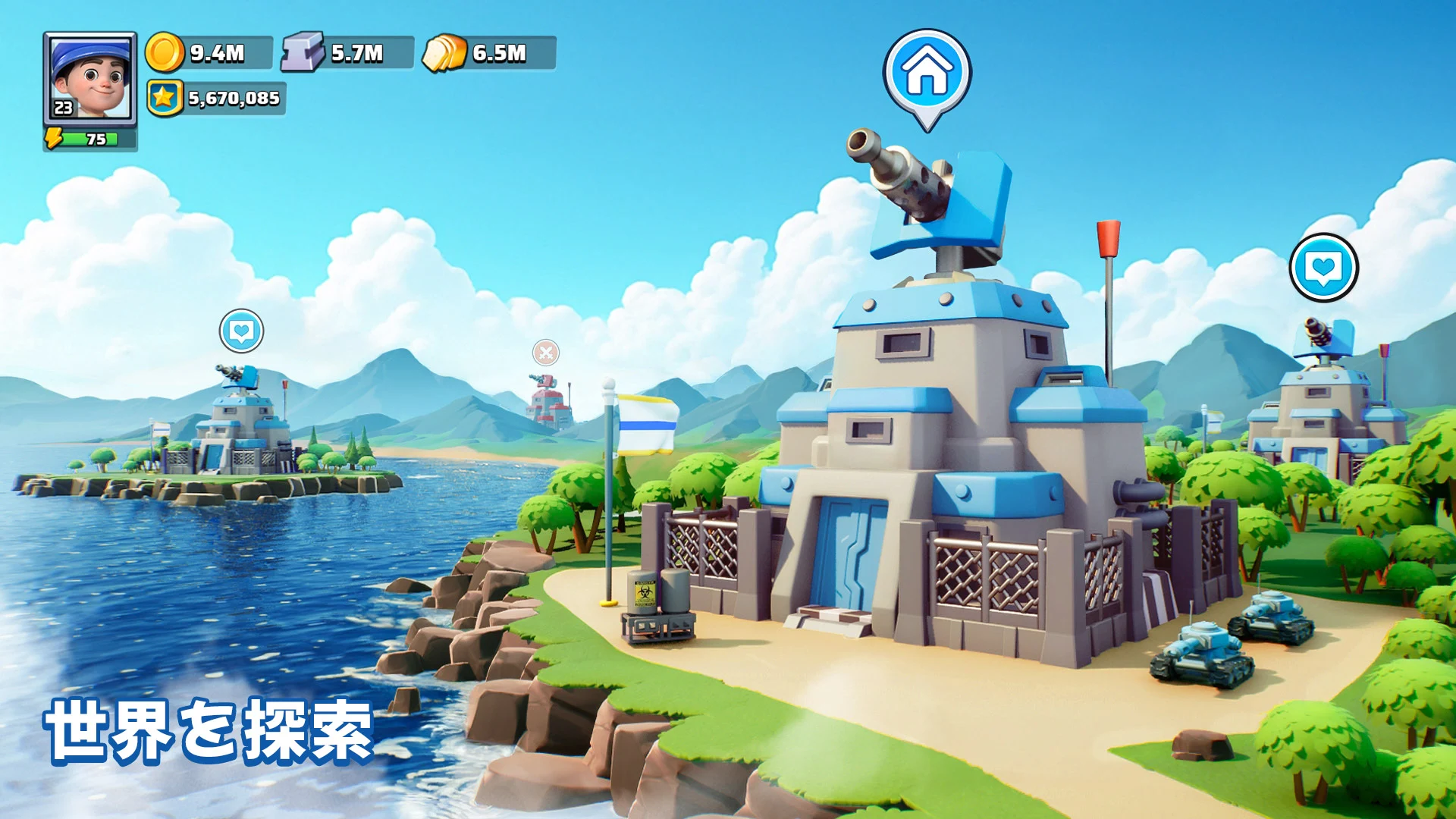Viewport: 1456px width, 819px height.
Task: Open the player profile portrait
Action: [x=89, y=77]
